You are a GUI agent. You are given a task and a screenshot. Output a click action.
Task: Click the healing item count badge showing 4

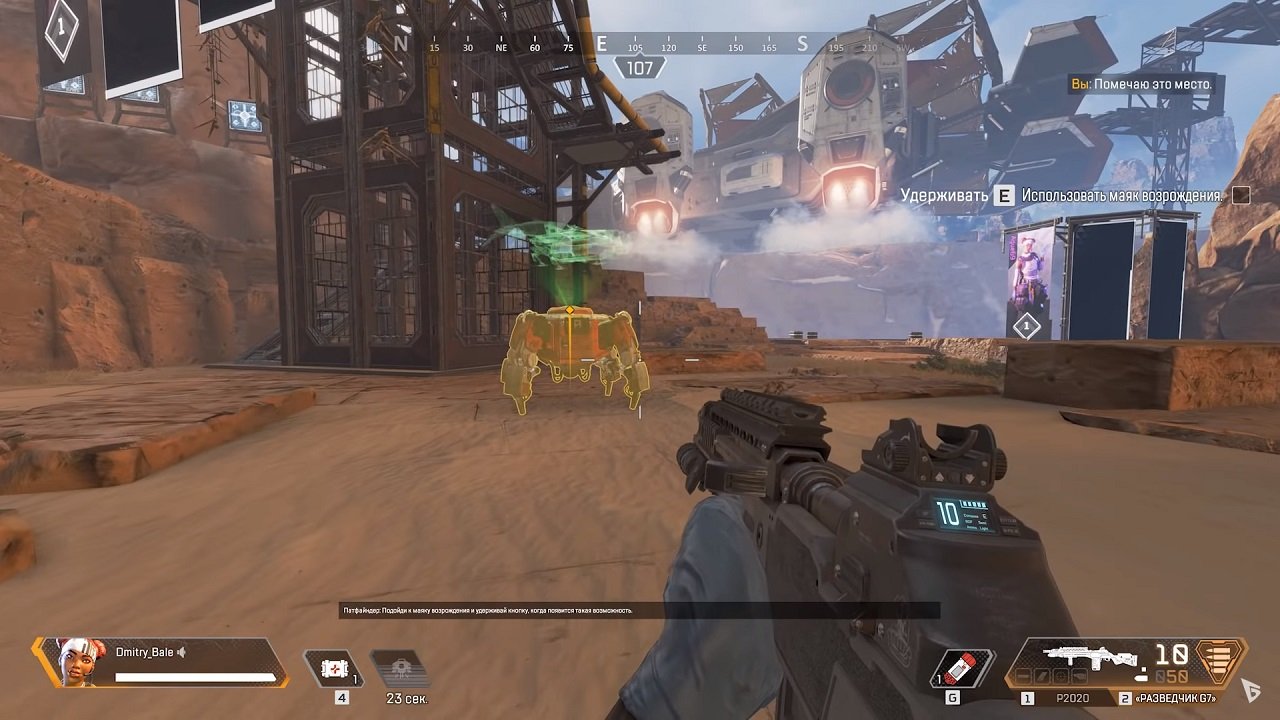coord(342,696)
